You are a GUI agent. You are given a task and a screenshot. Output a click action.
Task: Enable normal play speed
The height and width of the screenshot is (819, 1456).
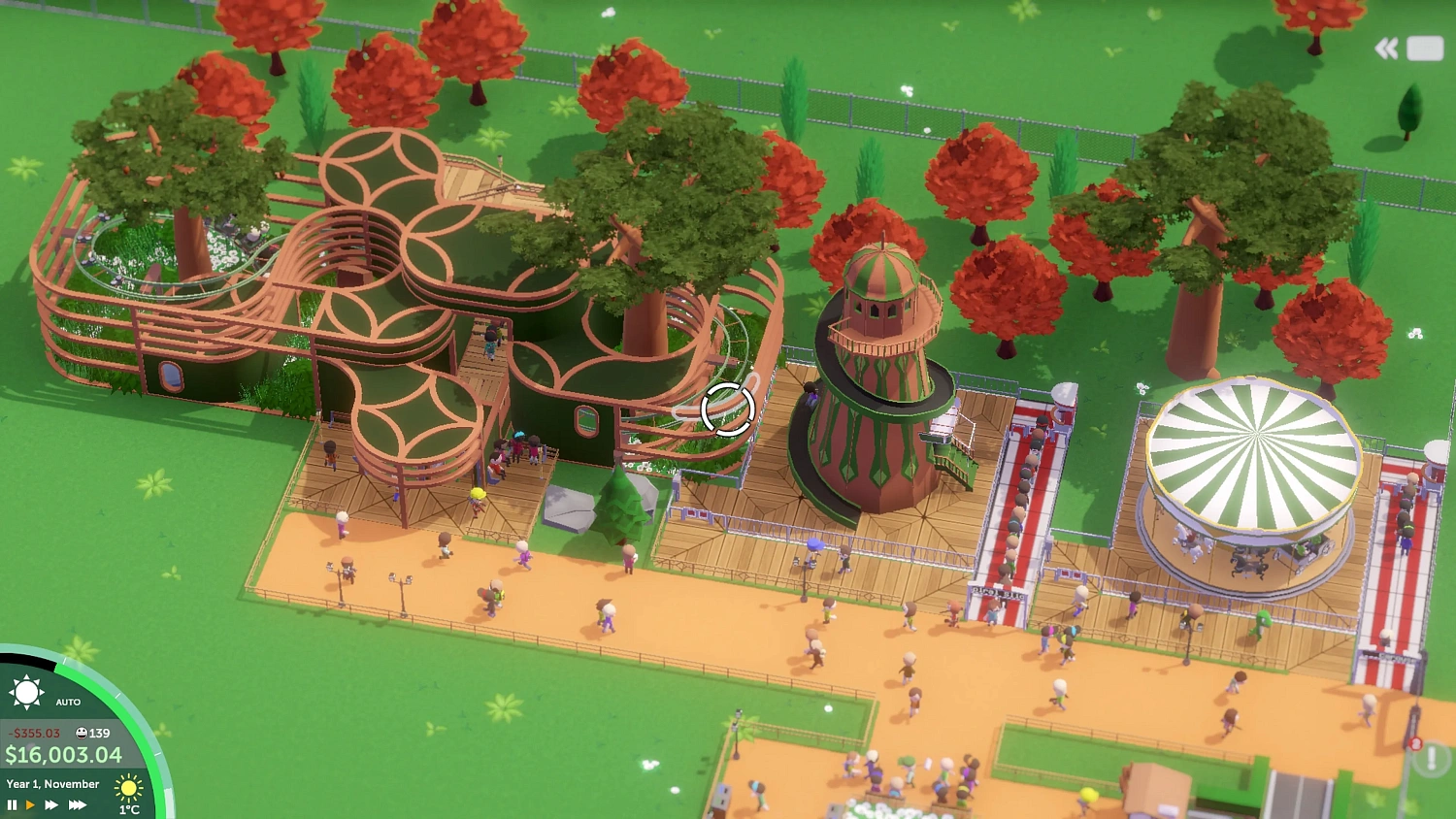[x=29, y=804]
